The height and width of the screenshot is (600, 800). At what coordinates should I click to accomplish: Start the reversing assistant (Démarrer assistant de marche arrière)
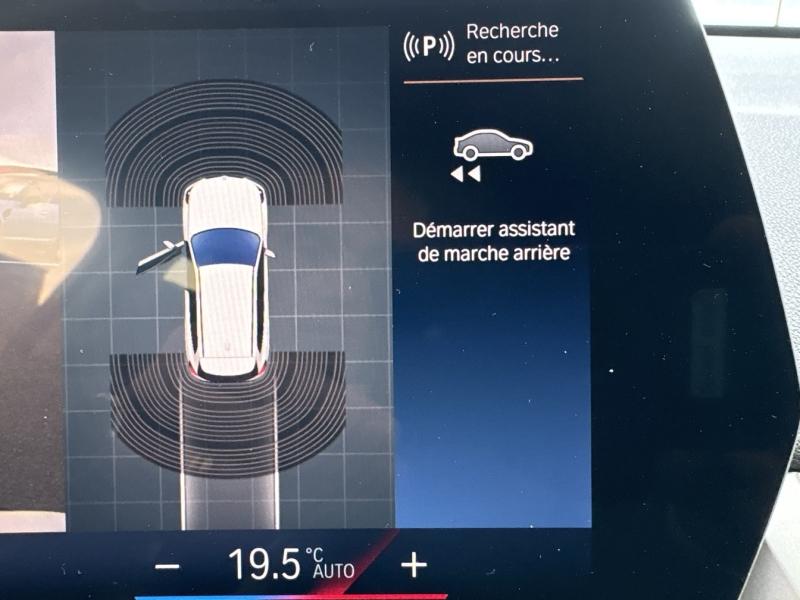(x=493, y=200)
